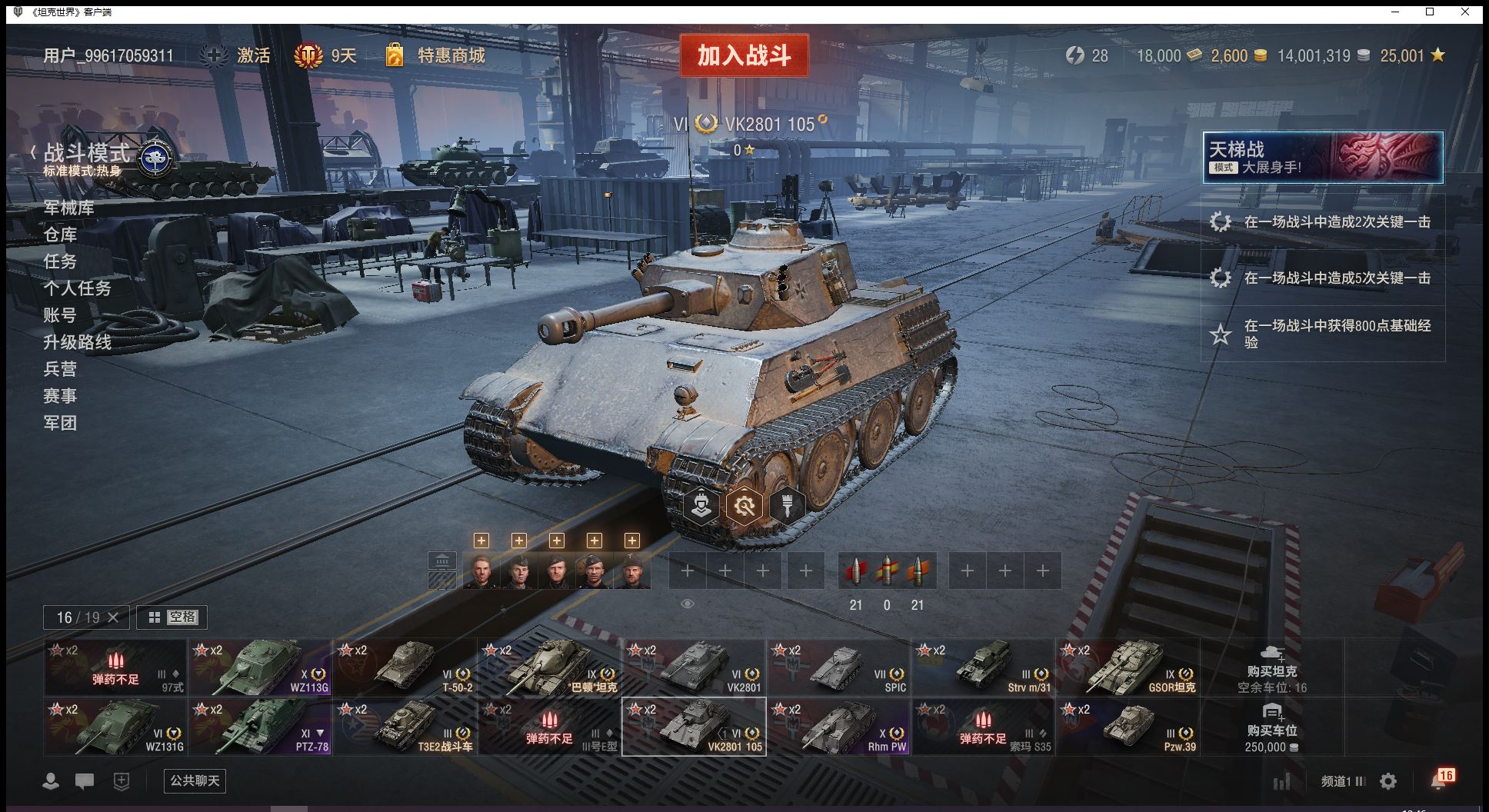This screenshot has width=1489, height=812.
Task: Open the 仓库 depot menu
Action: click(60, 235)
